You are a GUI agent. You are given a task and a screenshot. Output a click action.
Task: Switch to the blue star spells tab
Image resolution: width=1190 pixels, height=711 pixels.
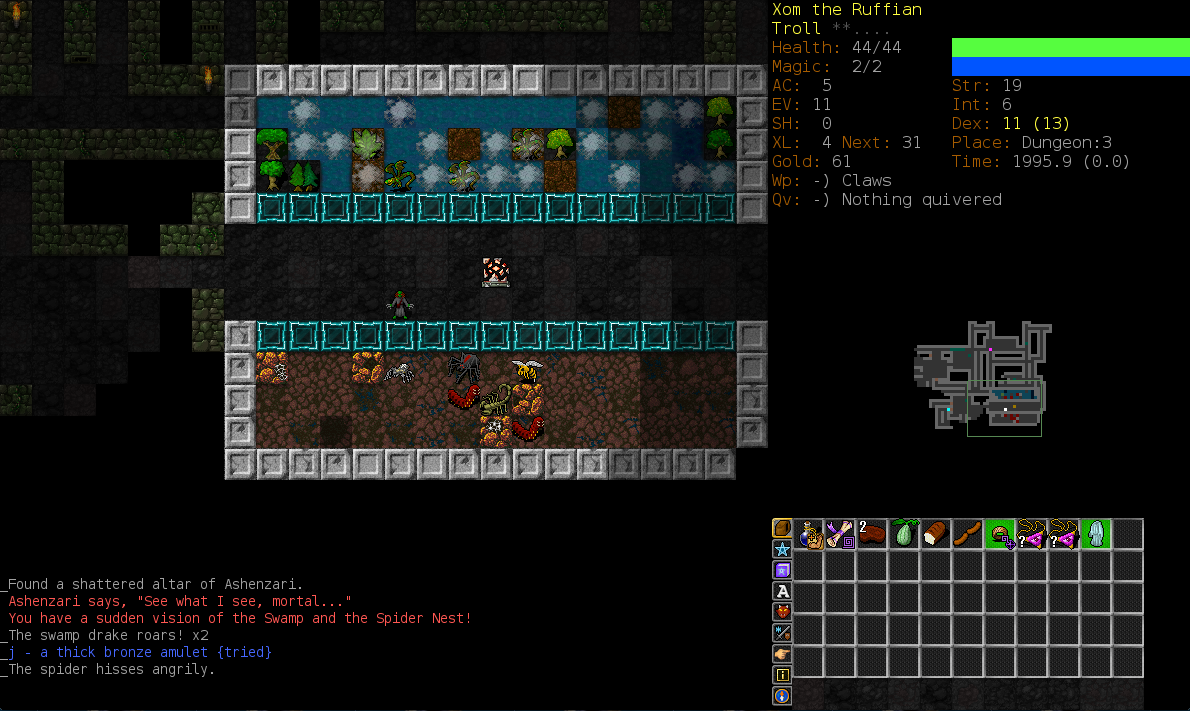pyautogui.click(x=782, y=549)
